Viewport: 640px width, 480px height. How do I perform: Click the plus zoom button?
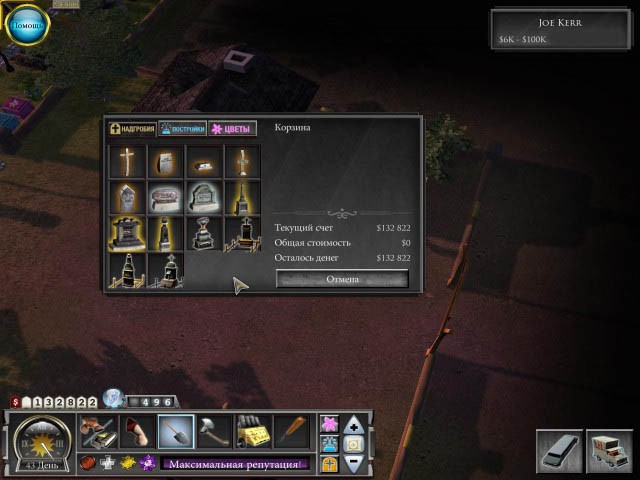point(354,424)
